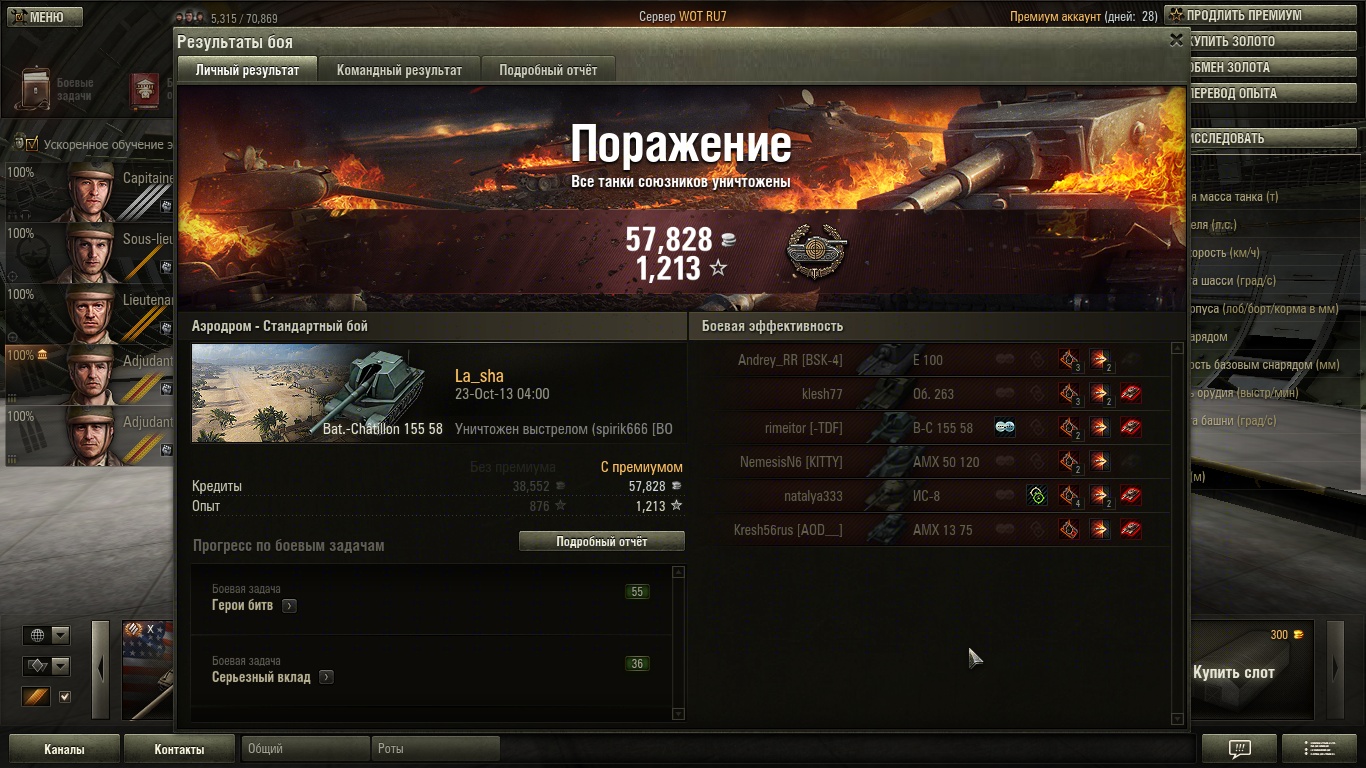This screenshot has height=768, width=1366.
Task: Switch to the Командный результат tab
Action: click(x=399, y=70)
